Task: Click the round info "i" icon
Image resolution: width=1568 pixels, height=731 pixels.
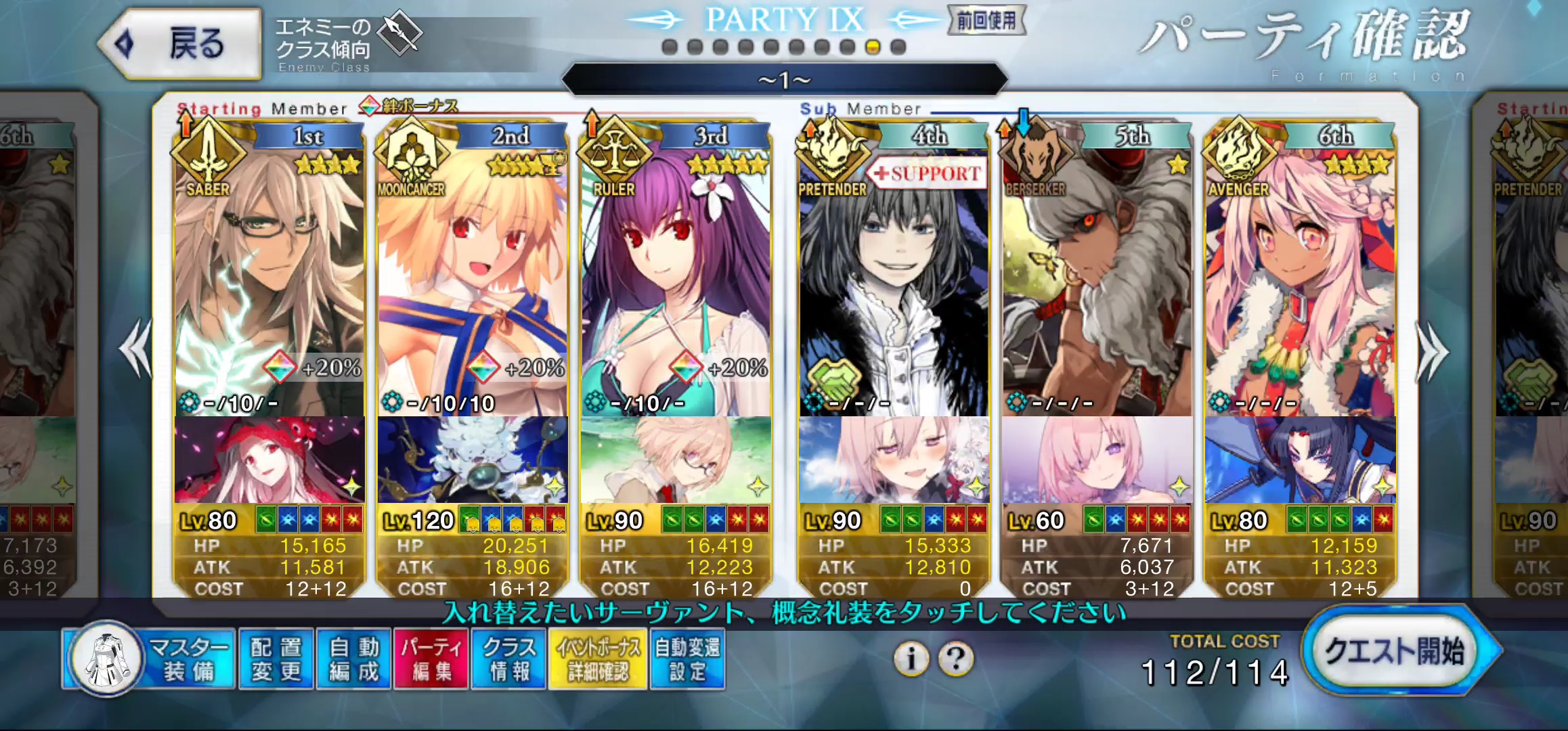Action: pyautogui.click(x=911, y=658)
